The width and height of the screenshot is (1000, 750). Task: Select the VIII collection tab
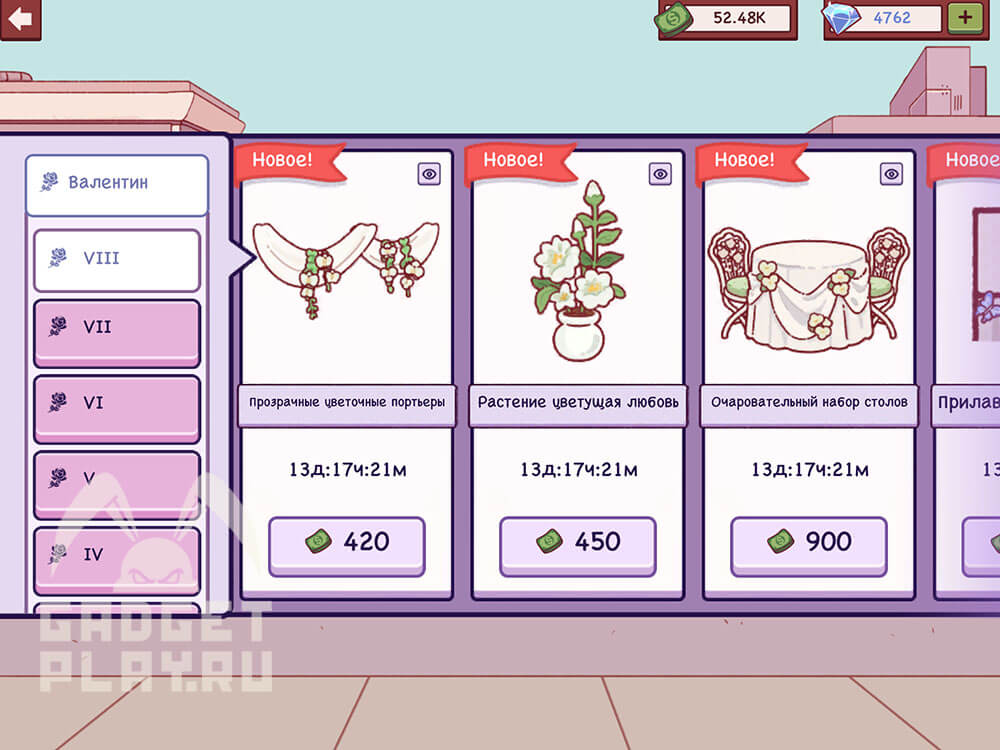tap(117, 259)
